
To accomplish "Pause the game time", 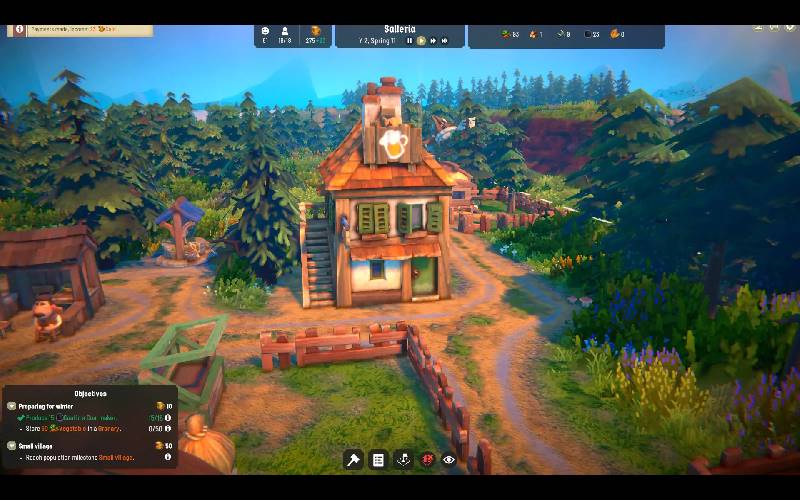I will [x=410, y=41].
